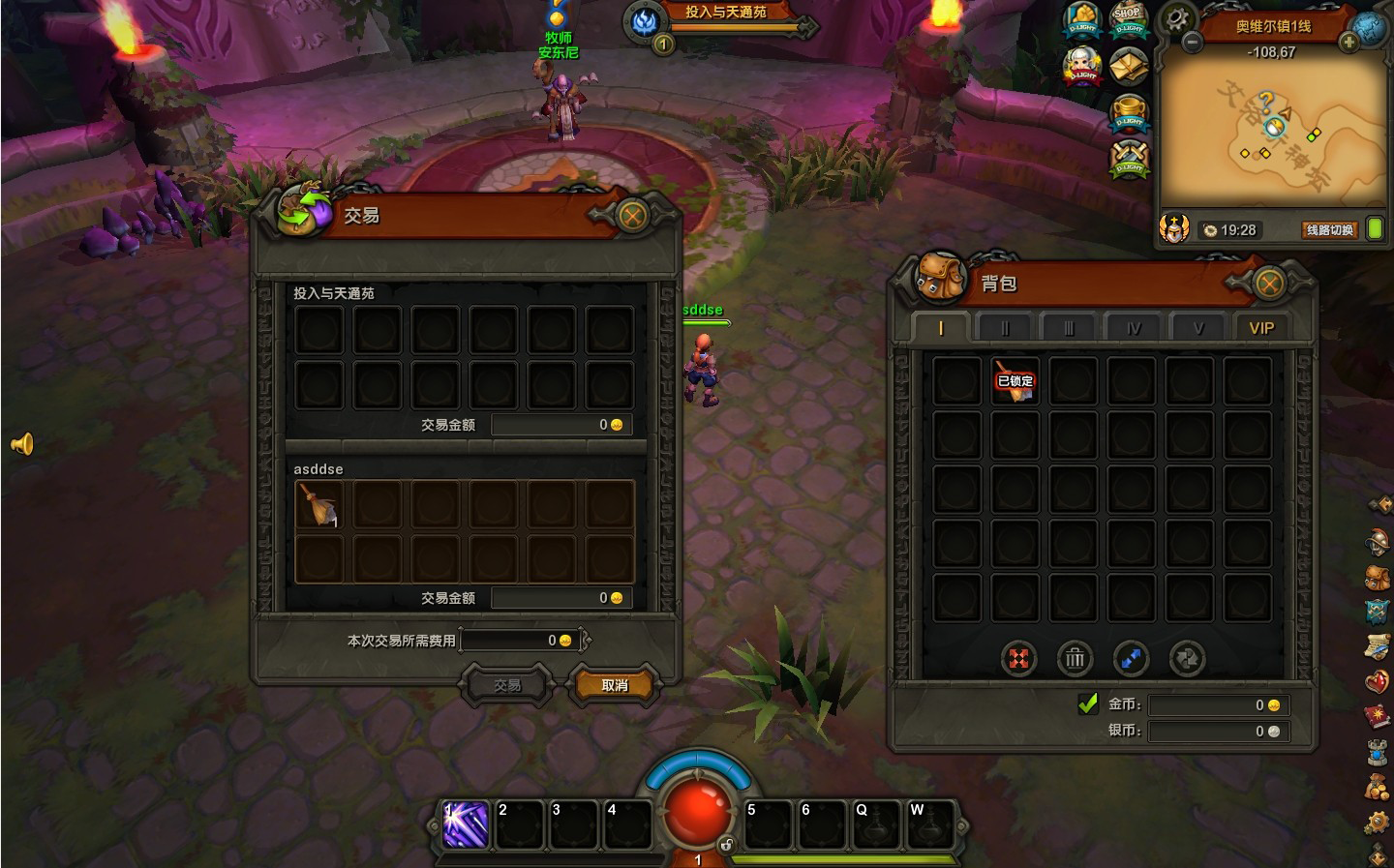This screenshot has width=1394, height=868.
Task: Open the VIP backpack tab
Action: click(x=1261, y=328)
